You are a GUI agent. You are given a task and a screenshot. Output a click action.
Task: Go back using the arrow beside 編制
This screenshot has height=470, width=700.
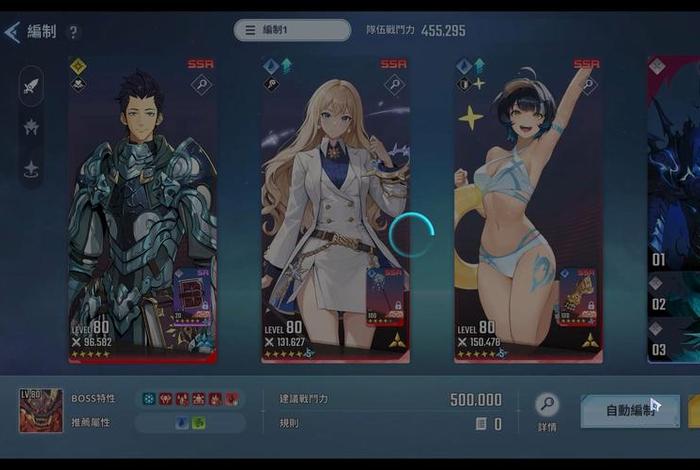[12, 32]
